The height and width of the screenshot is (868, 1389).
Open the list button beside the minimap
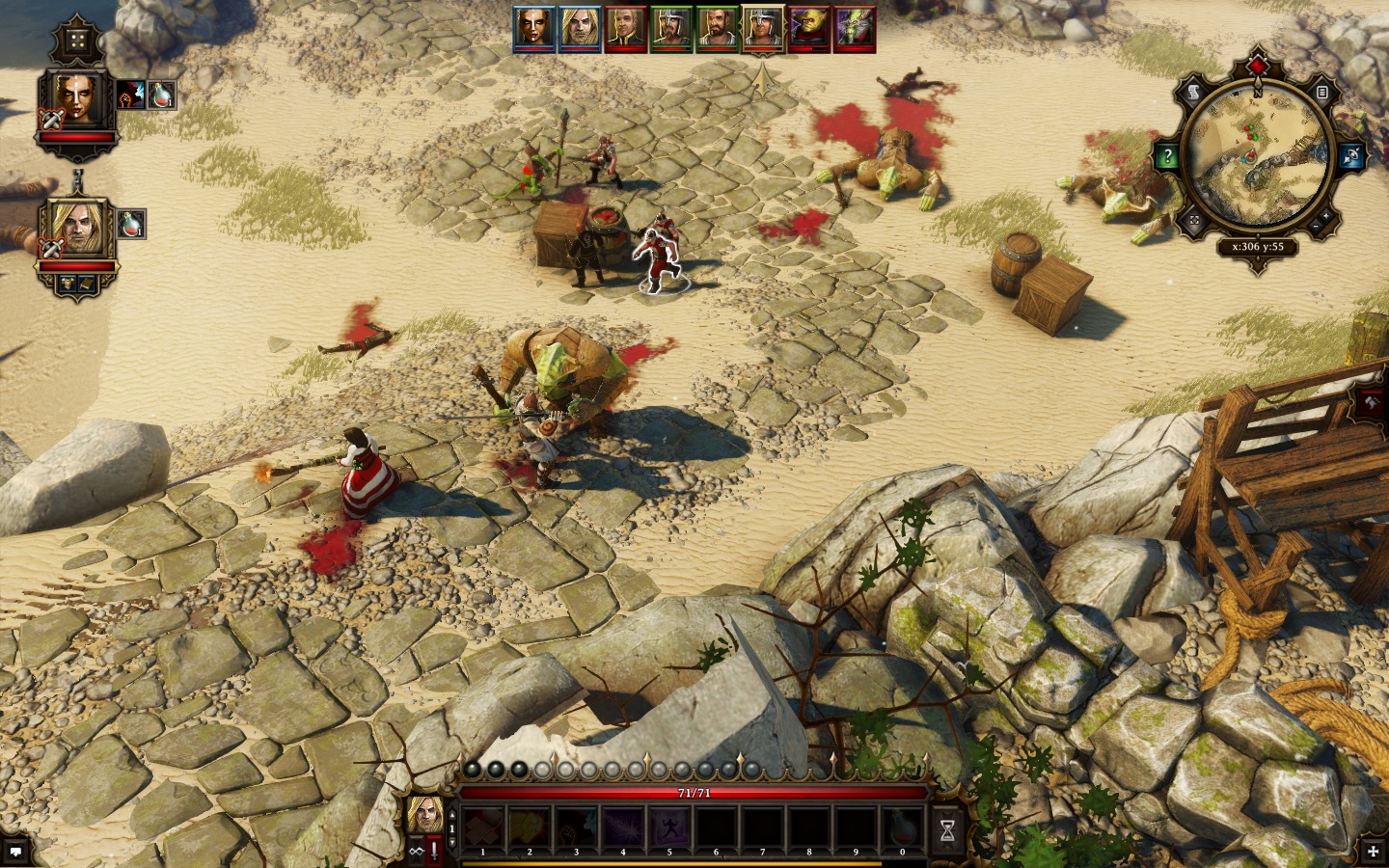tap(1322, 93)
